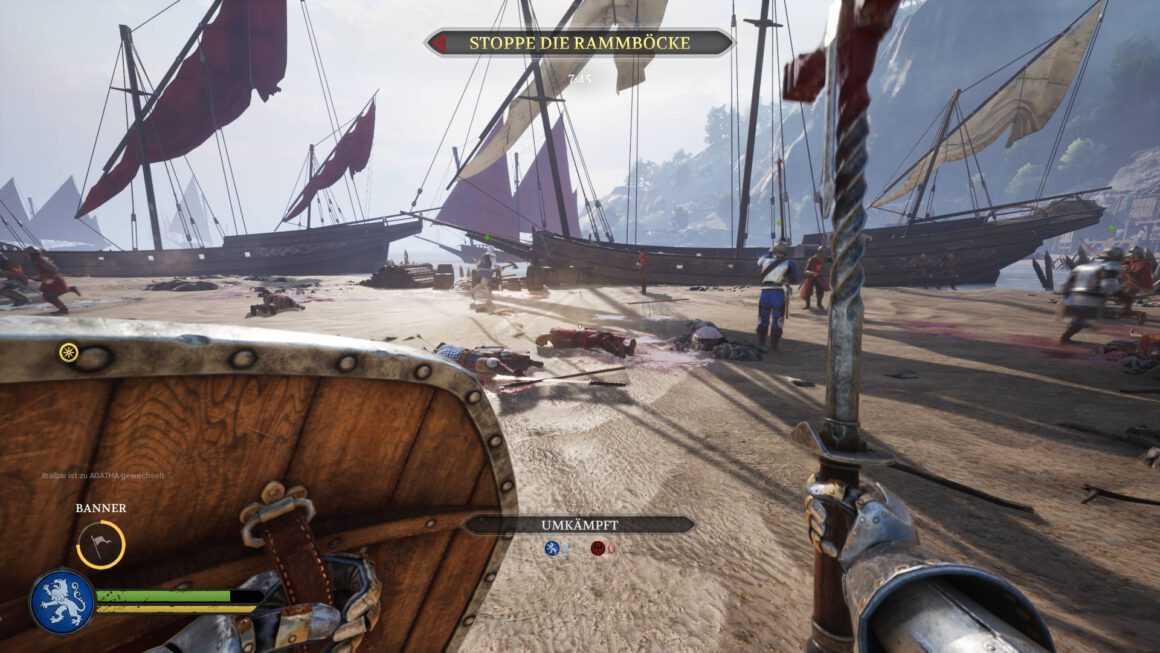Activate the Banner ability icon

(x=101, y=545)
